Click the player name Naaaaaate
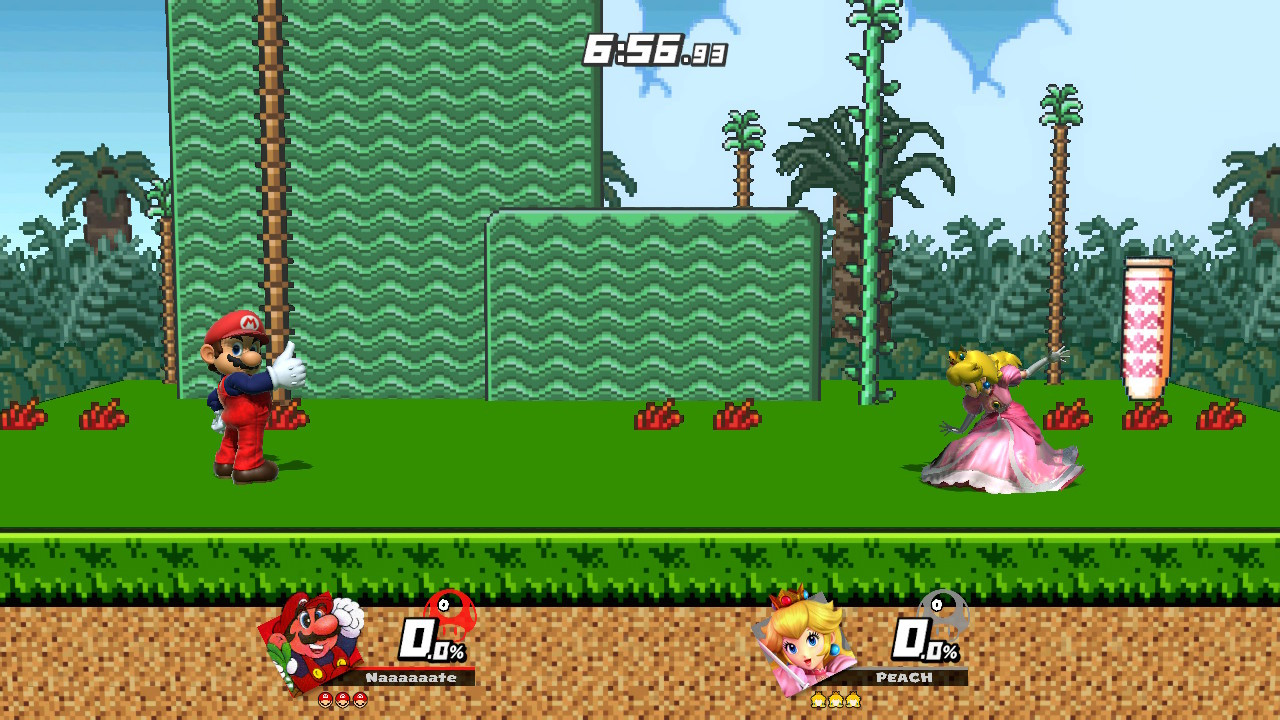Image resolution: width=1280 pixels, height=720 pixels. click(410, 677)
